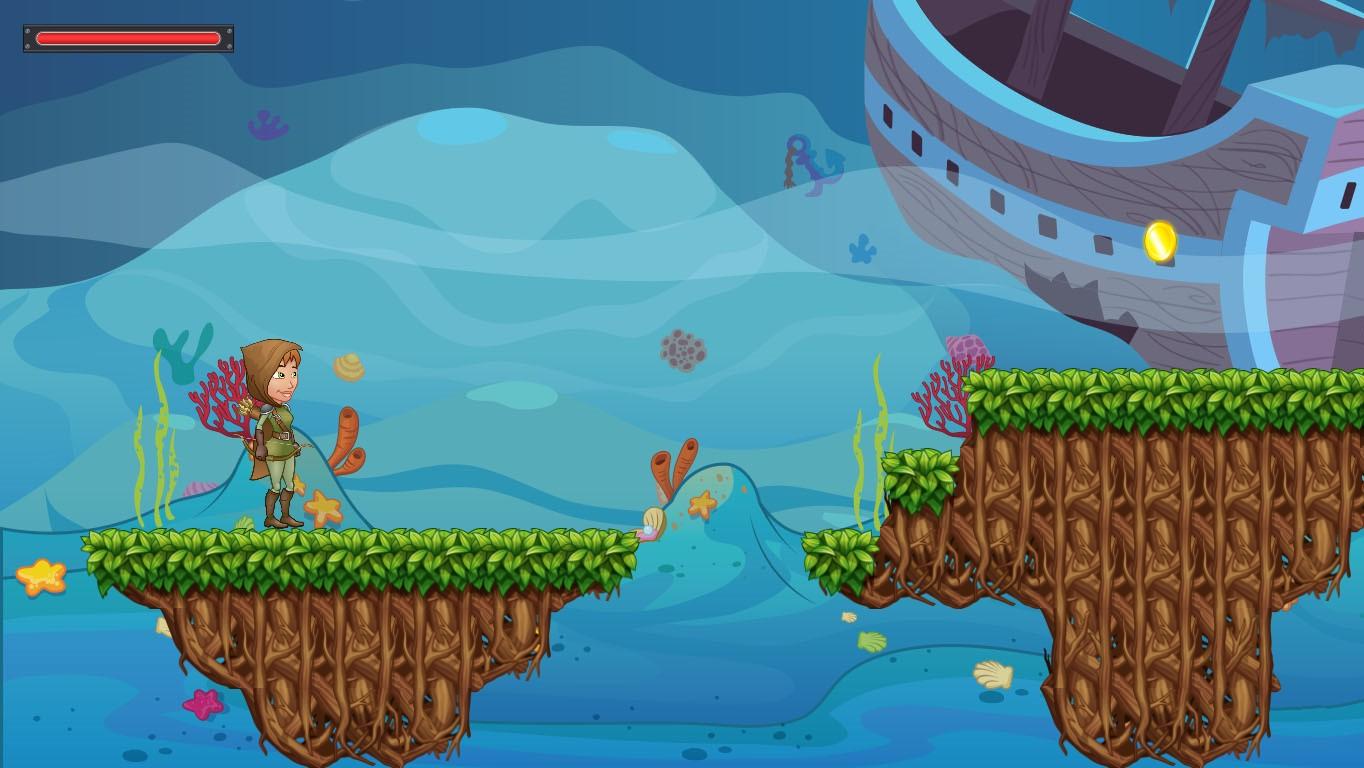Image resolution: width=1364 pixels, height=768 pixels.
Task: Click the red health bar
Action: click(127, 37)
